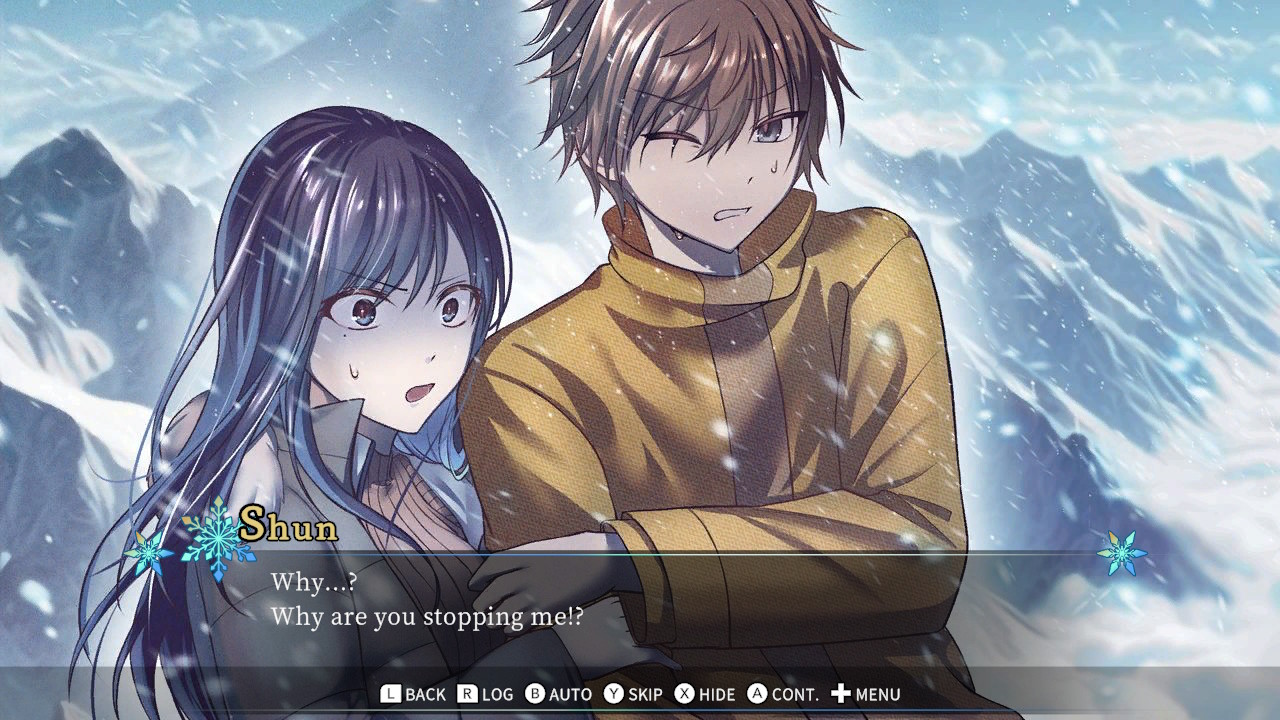Click CONT. to continue the dialogue

(x=795, y=693)
